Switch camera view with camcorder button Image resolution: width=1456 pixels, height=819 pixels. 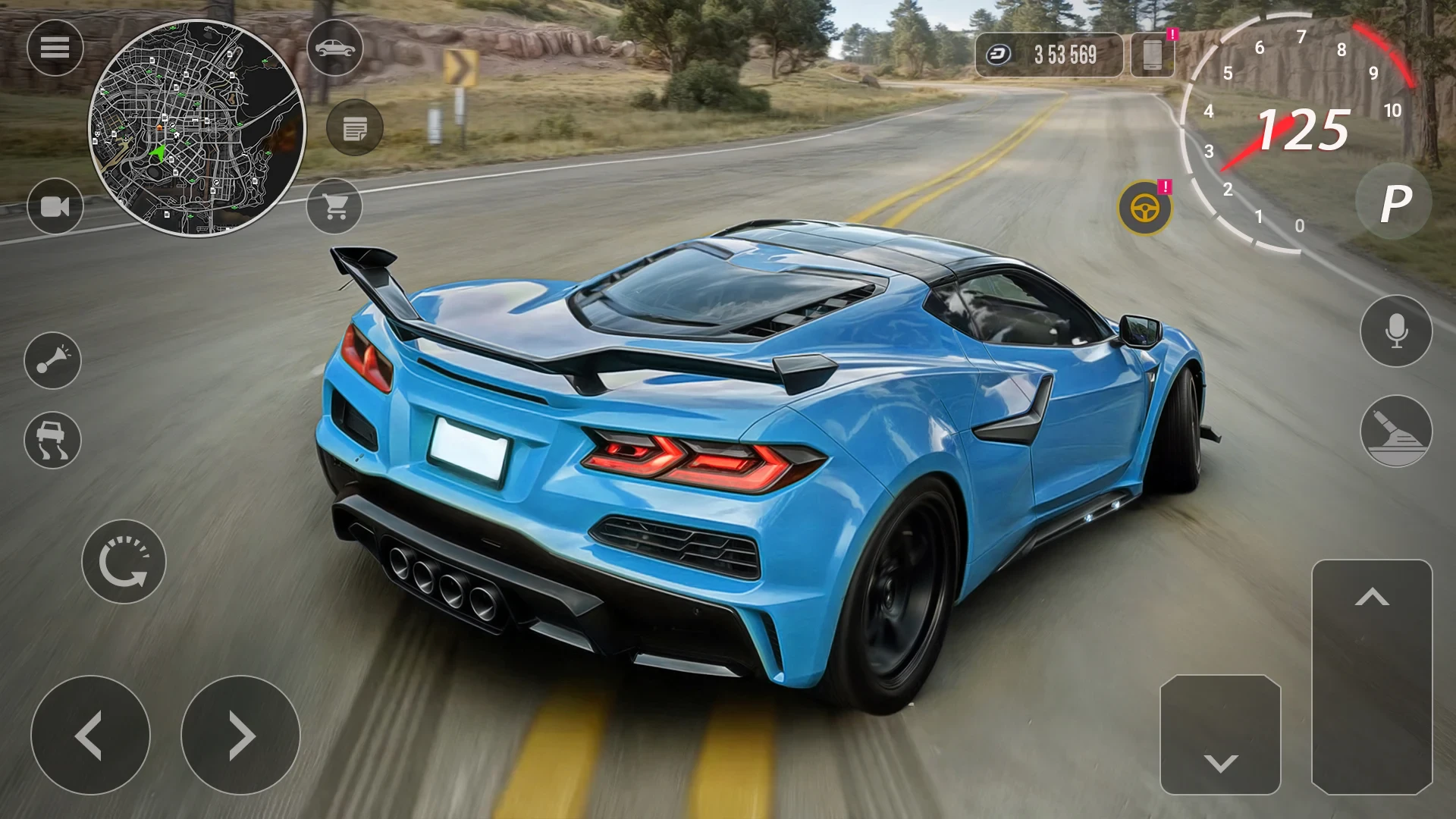55,206
